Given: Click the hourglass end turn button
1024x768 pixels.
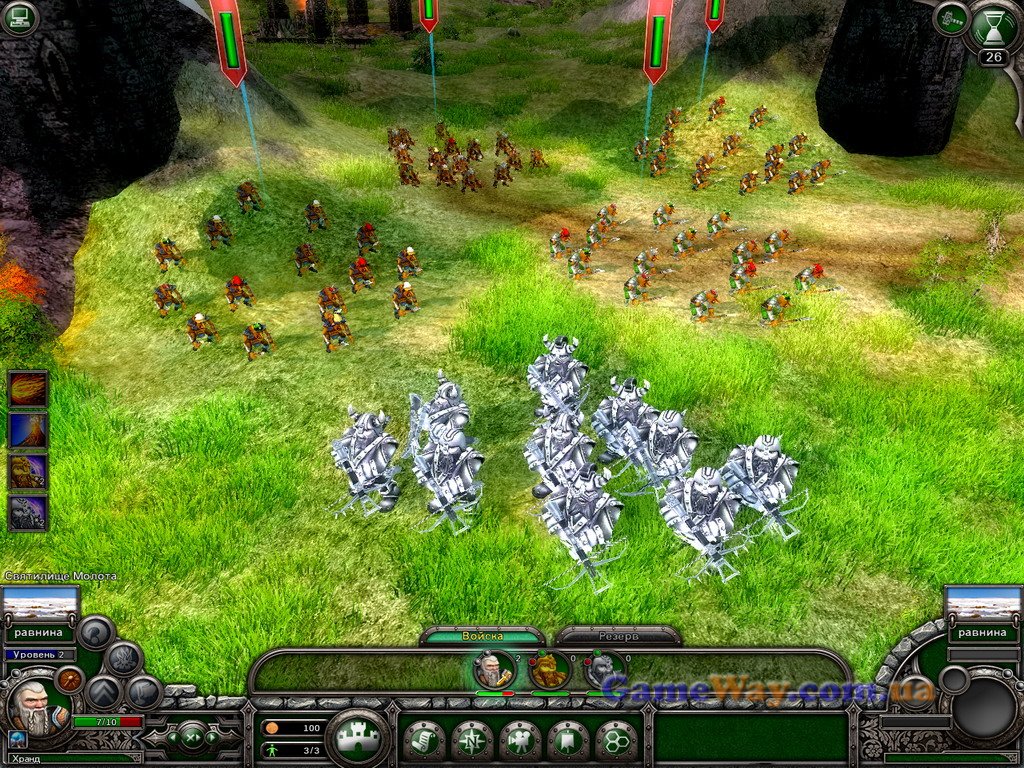Looking at the screenshot, I should pyautogui.click(x=993, y=26).
